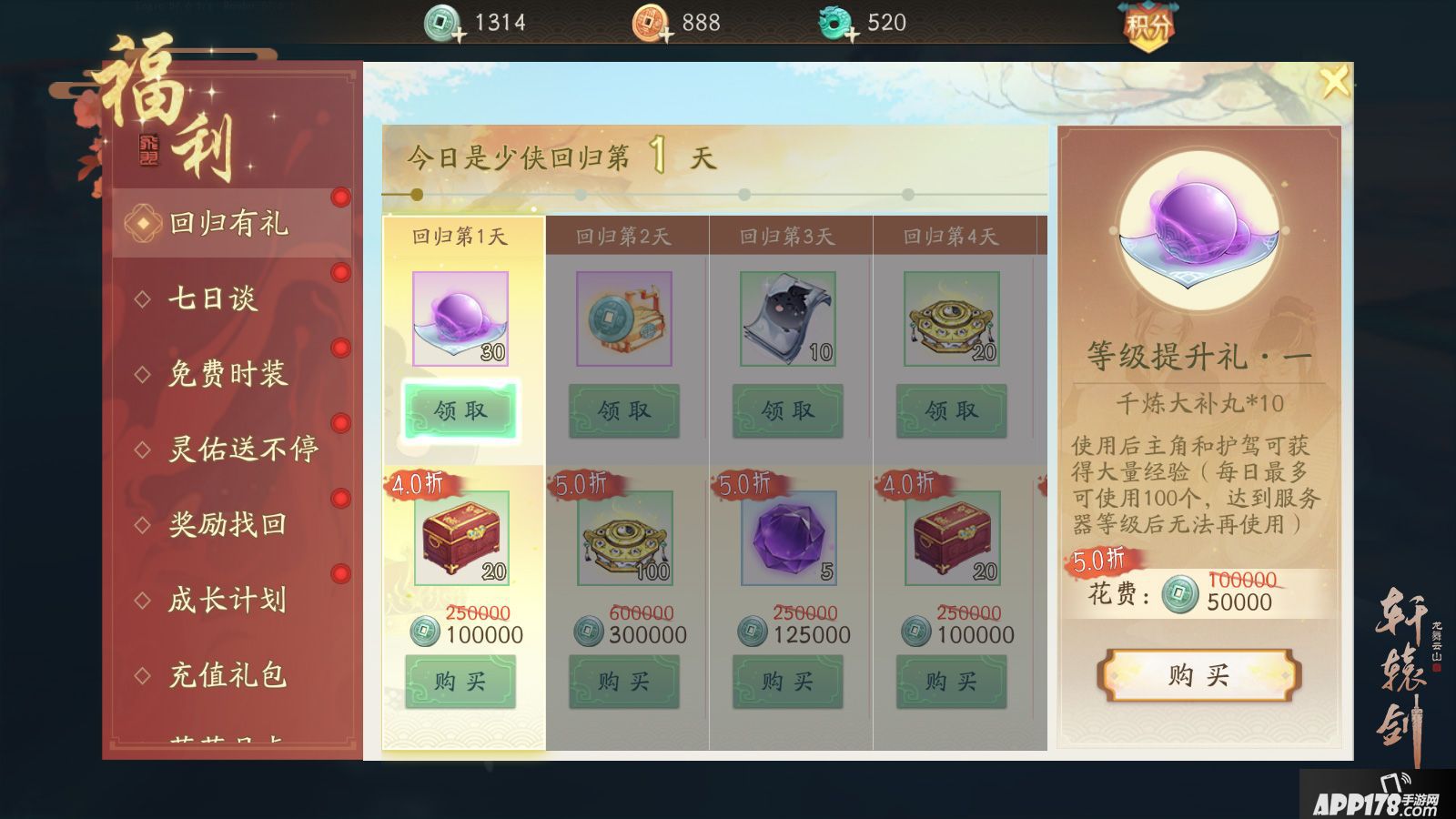Screen dimensions: 1456x819
Task: Switch to the 回归第2天 tab
Action: pyautogui.click(x=623, y=235)
